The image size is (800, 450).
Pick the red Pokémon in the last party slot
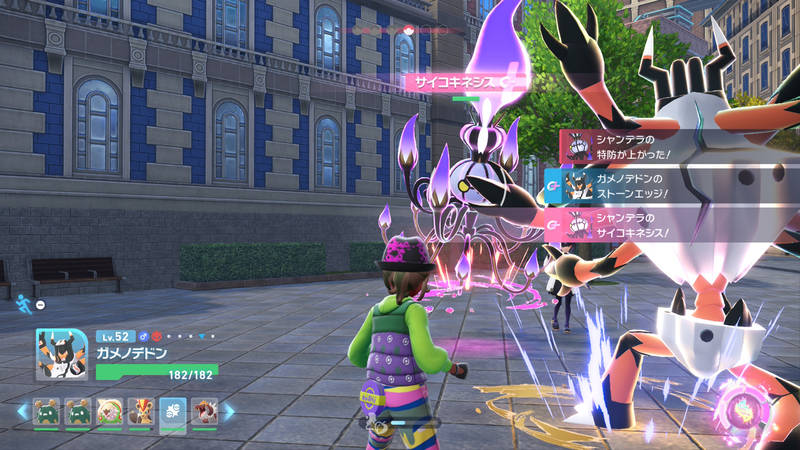204,412
